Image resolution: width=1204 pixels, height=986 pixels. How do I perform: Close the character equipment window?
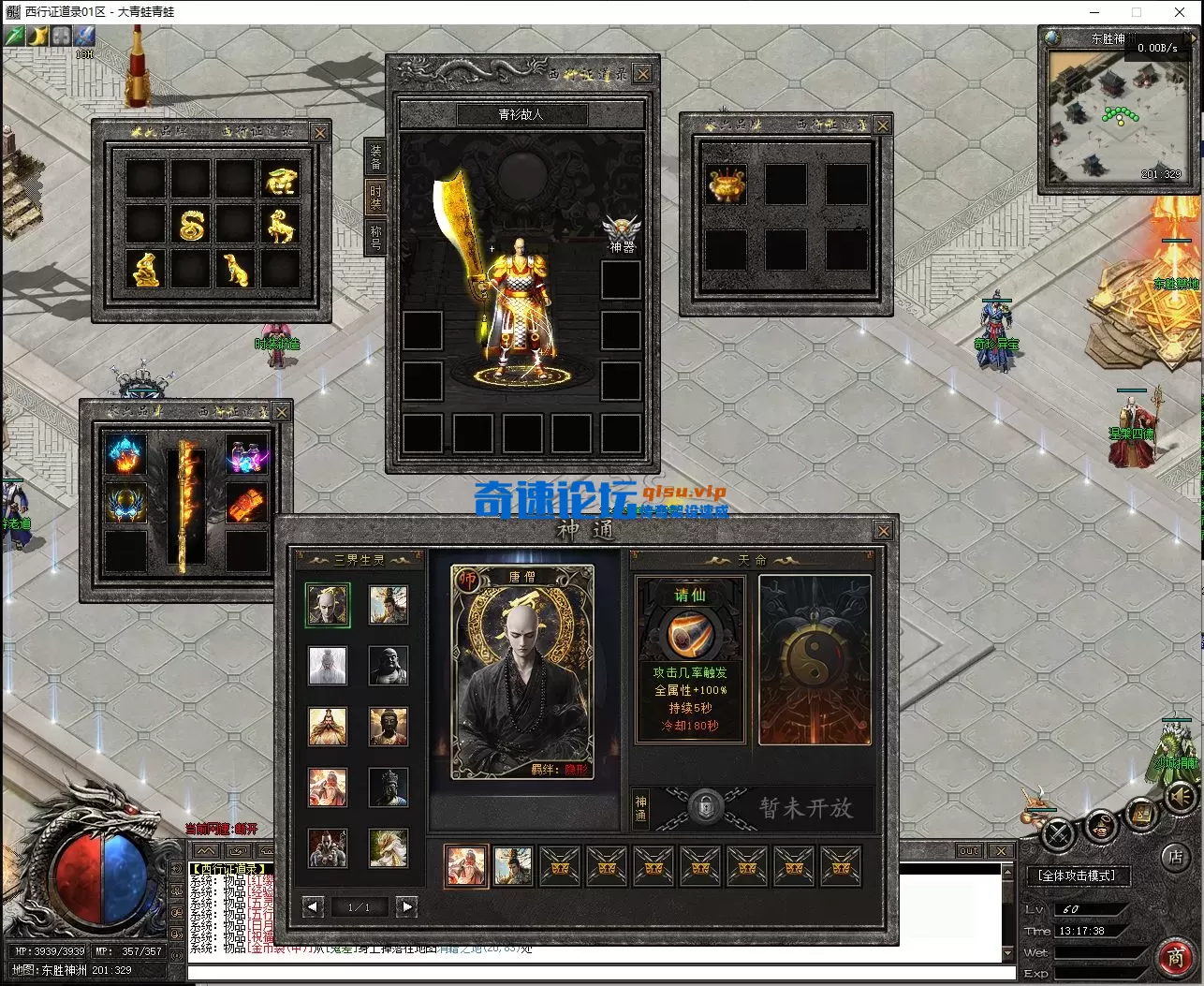[642, 74]
